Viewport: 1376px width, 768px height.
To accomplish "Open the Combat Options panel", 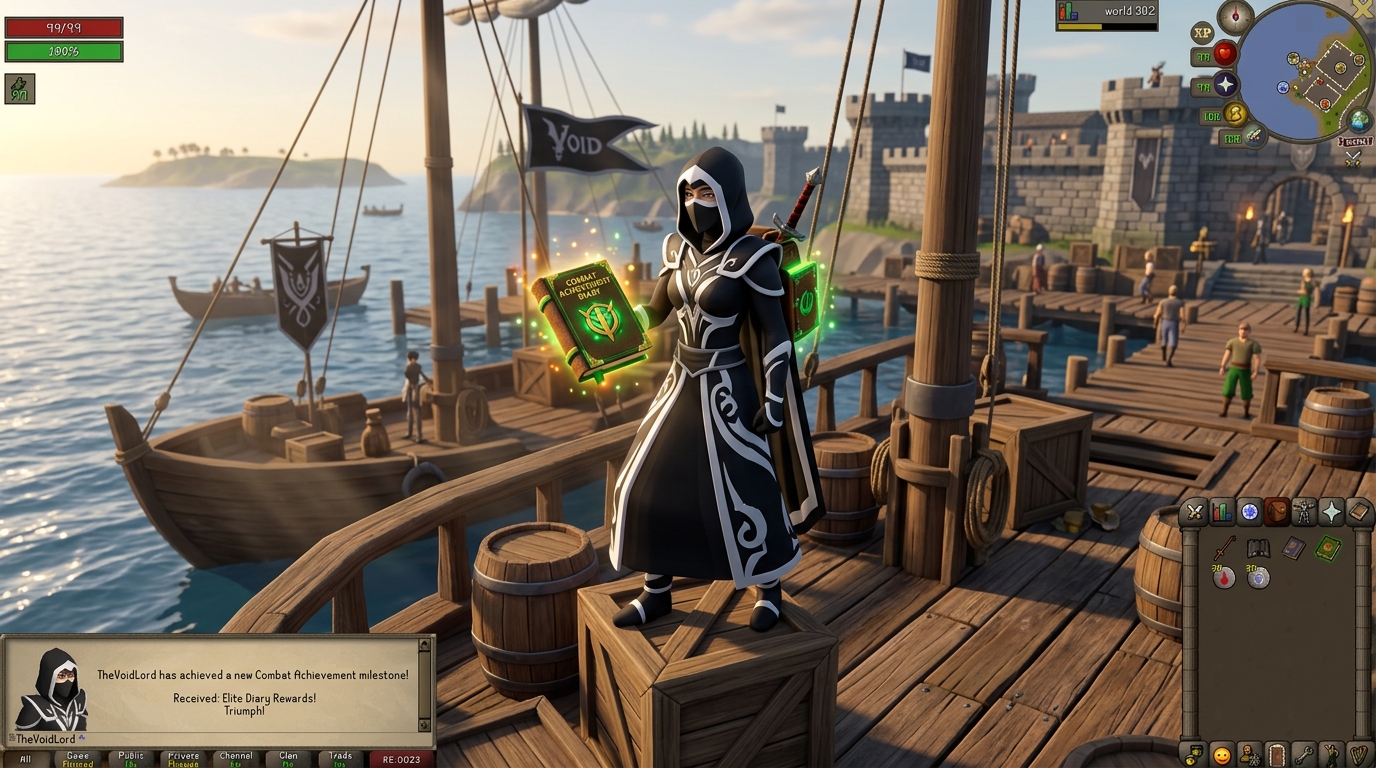I will pyautogui.click(x=1194, y=512).
